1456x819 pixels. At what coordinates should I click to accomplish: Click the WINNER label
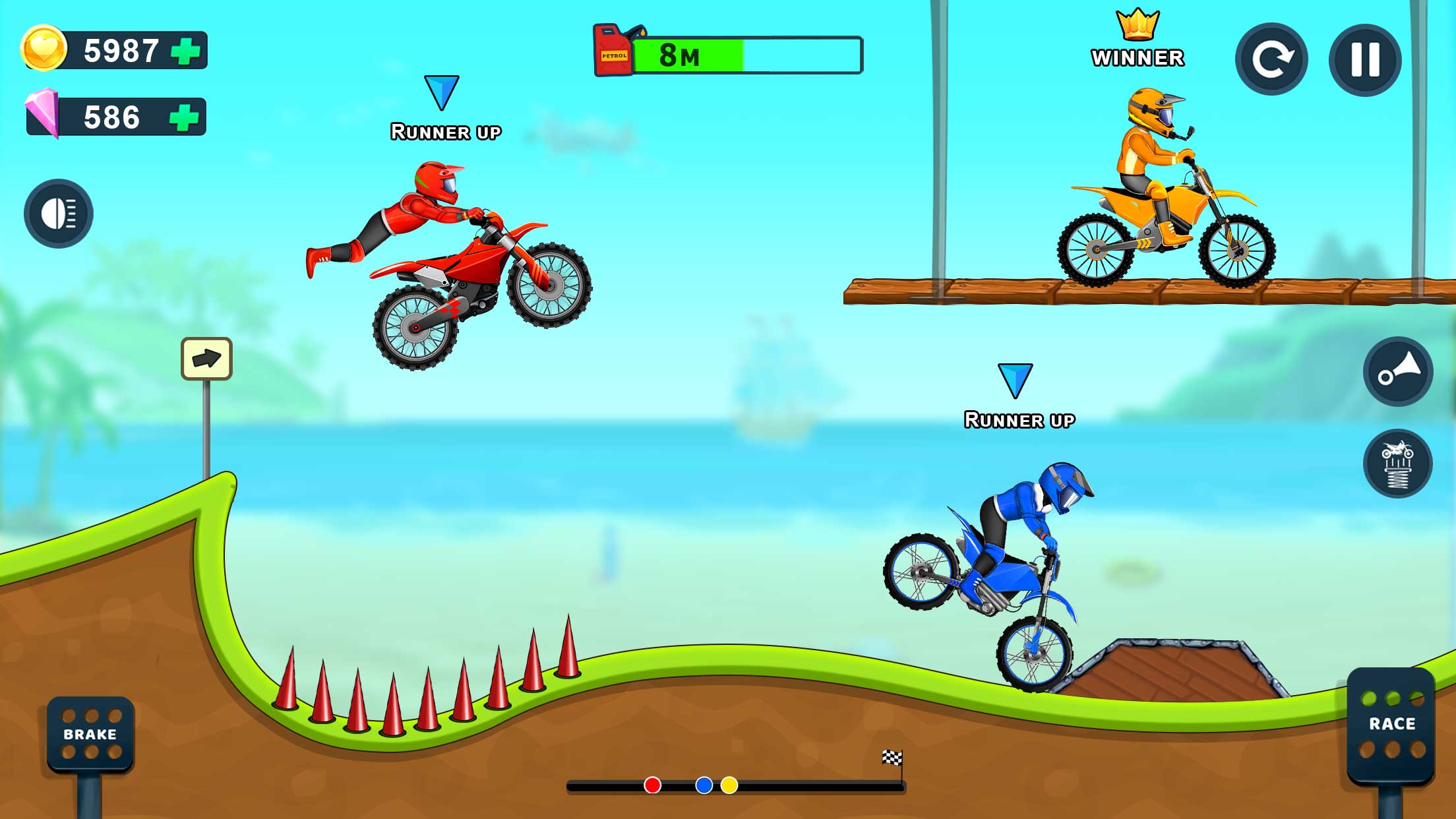(x=1139, y=58)
